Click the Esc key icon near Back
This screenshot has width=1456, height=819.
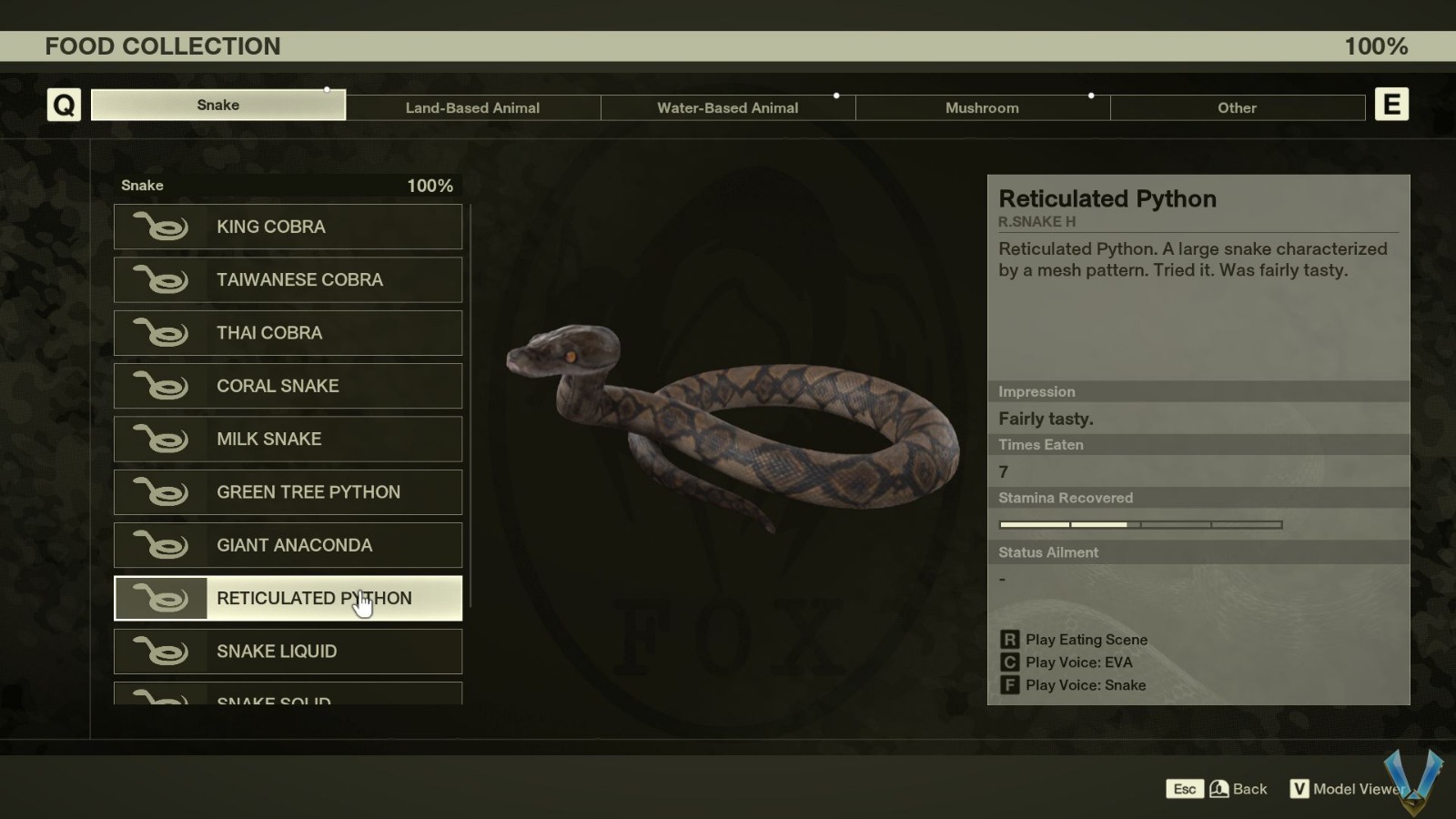click(1185, 789)
